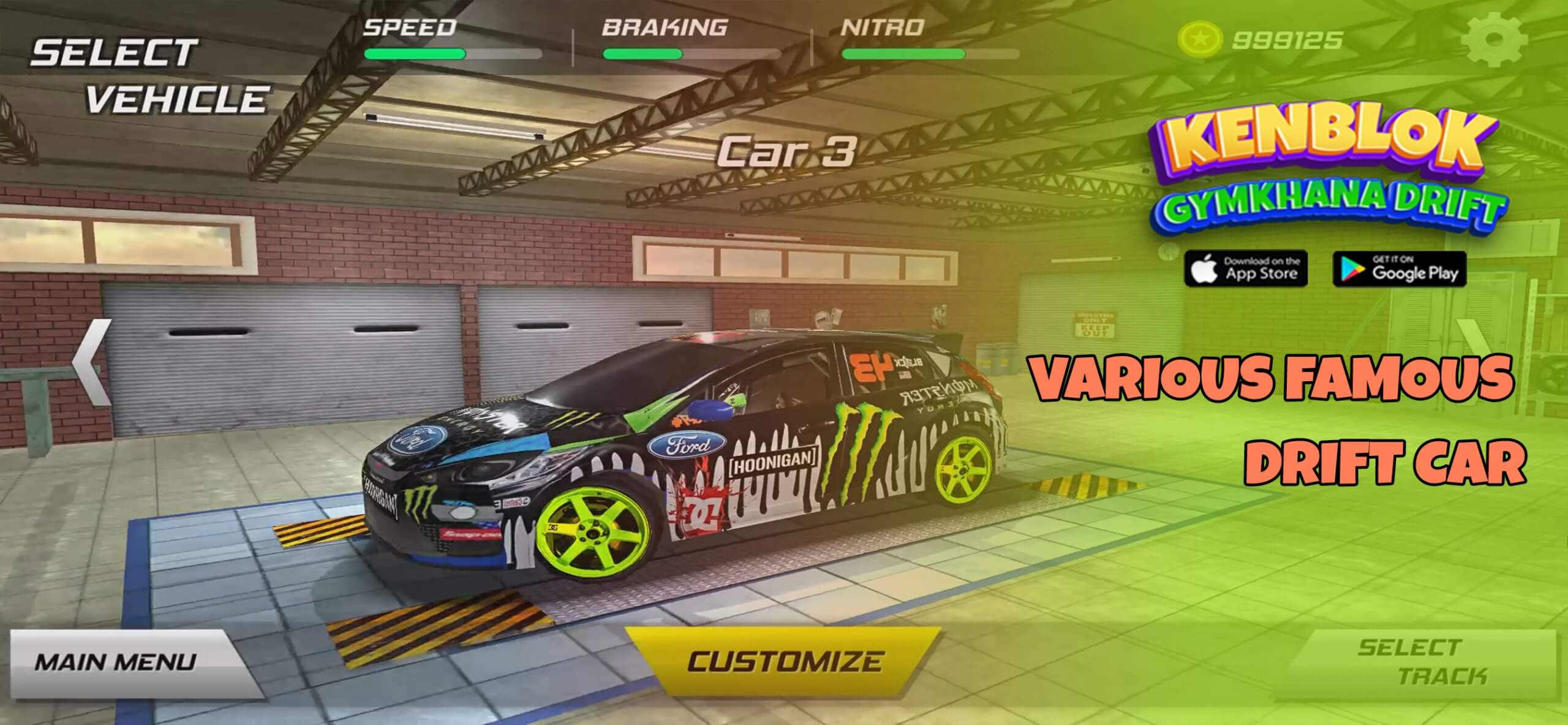Tap the gold coin currency icon
The image size is (1568, 725).
coord(1199,40)
